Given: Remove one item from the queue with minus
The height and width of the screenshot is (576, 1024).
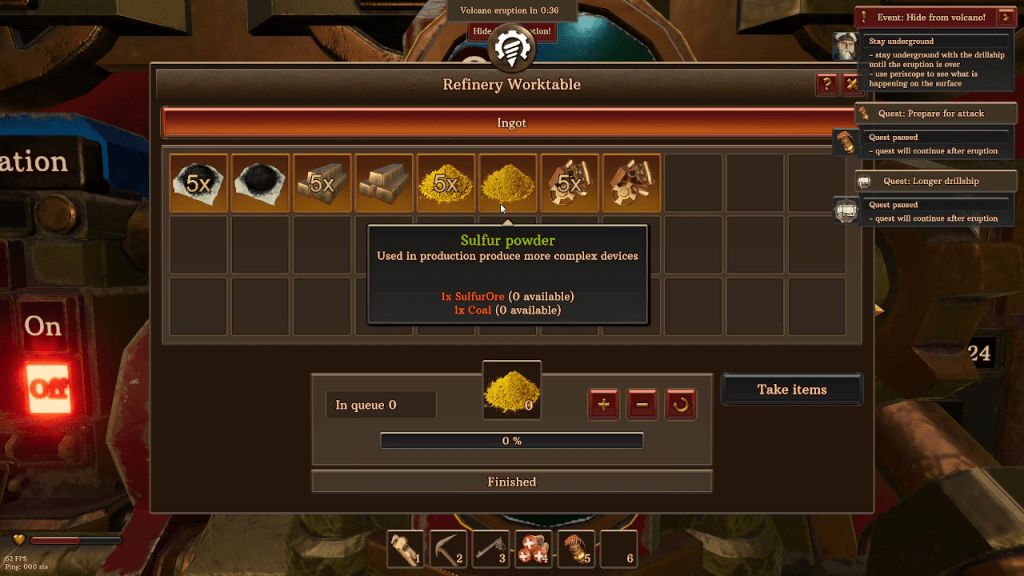Looking at the screenshot, I should click(x=642, y=405).
